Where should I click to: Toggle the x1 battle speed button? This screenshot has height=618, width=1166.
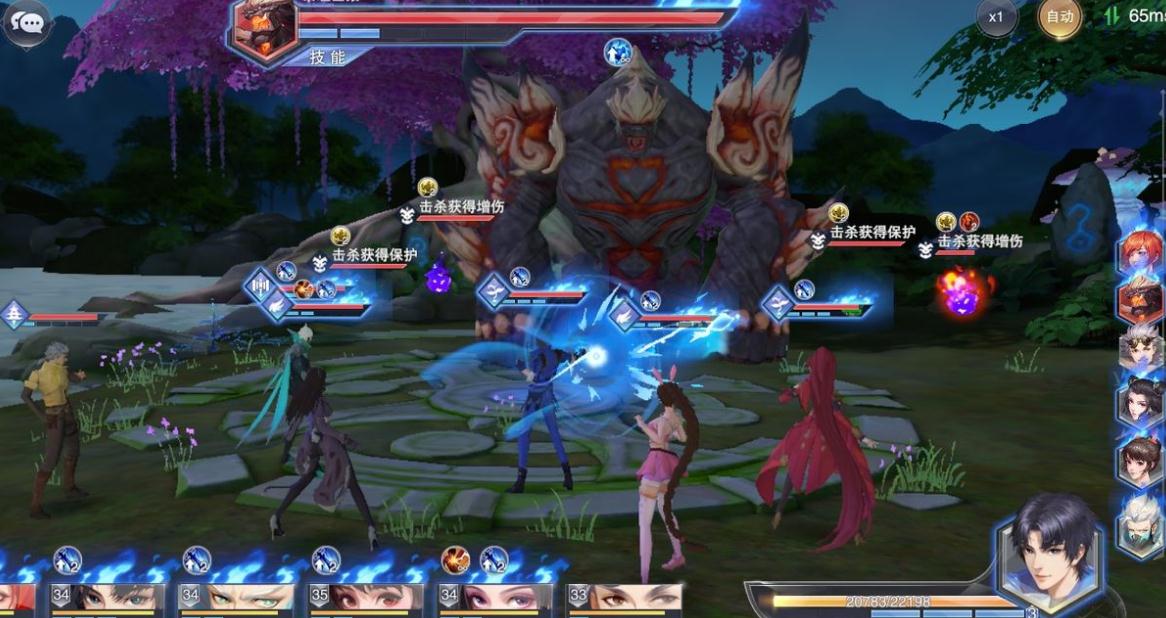(996, 17)
